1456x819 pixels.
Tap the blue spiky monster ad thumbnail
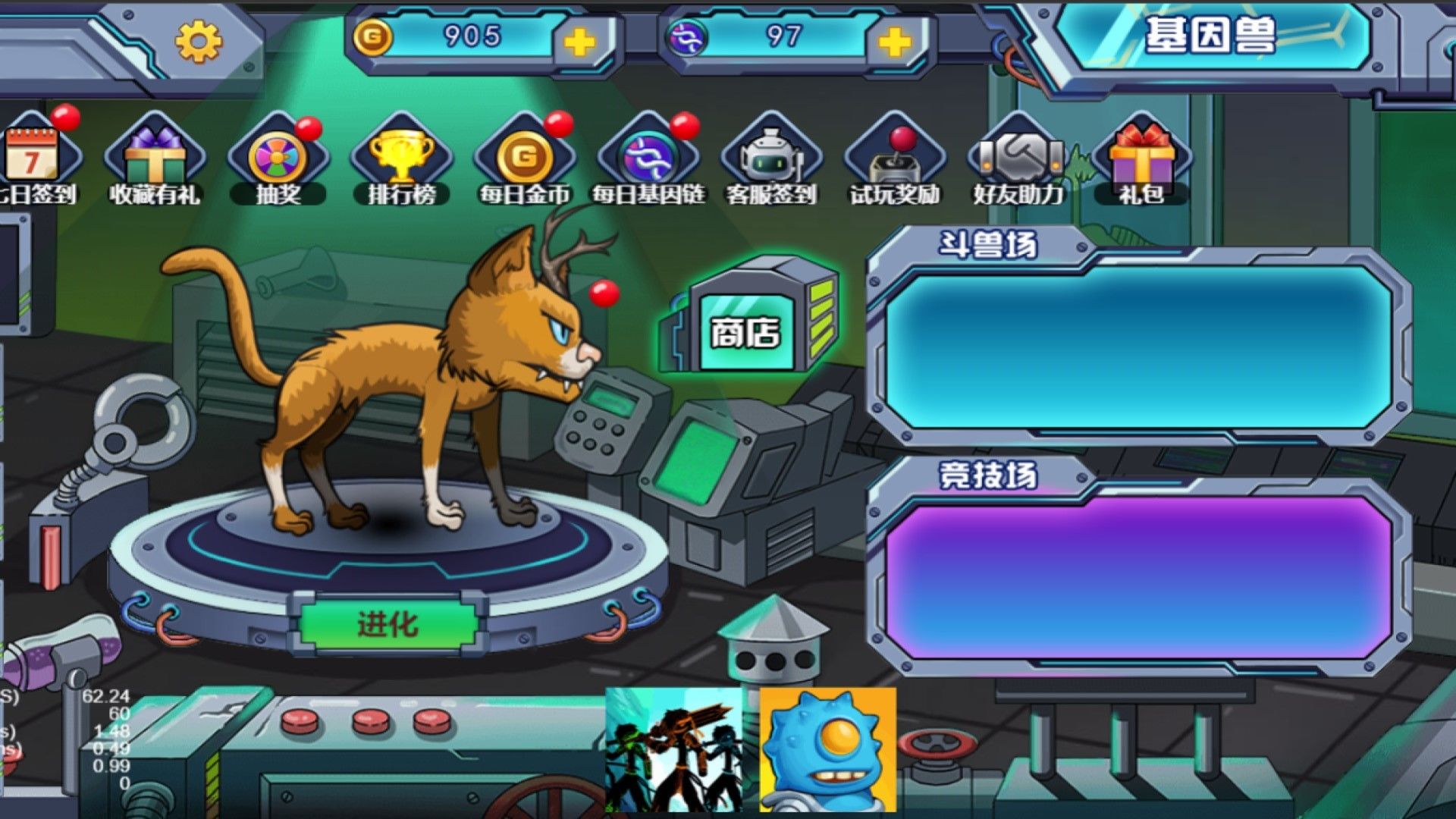(827, 751)
